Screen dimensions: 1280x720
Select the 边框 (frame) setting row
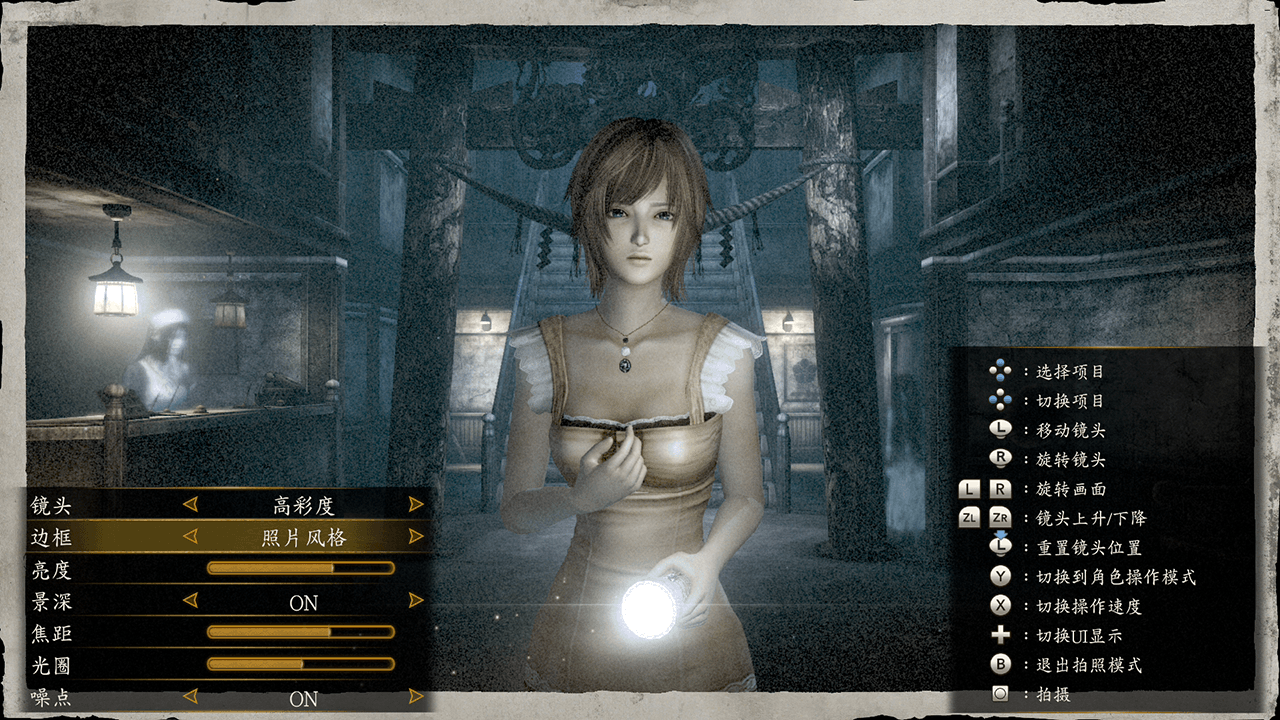pos(52,537)
